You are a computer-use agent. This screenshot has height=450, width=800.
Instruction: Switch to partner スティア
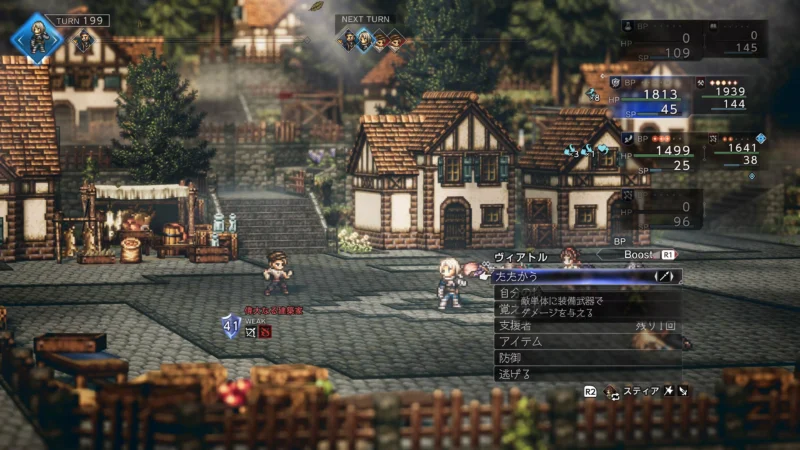coord(640,391)
